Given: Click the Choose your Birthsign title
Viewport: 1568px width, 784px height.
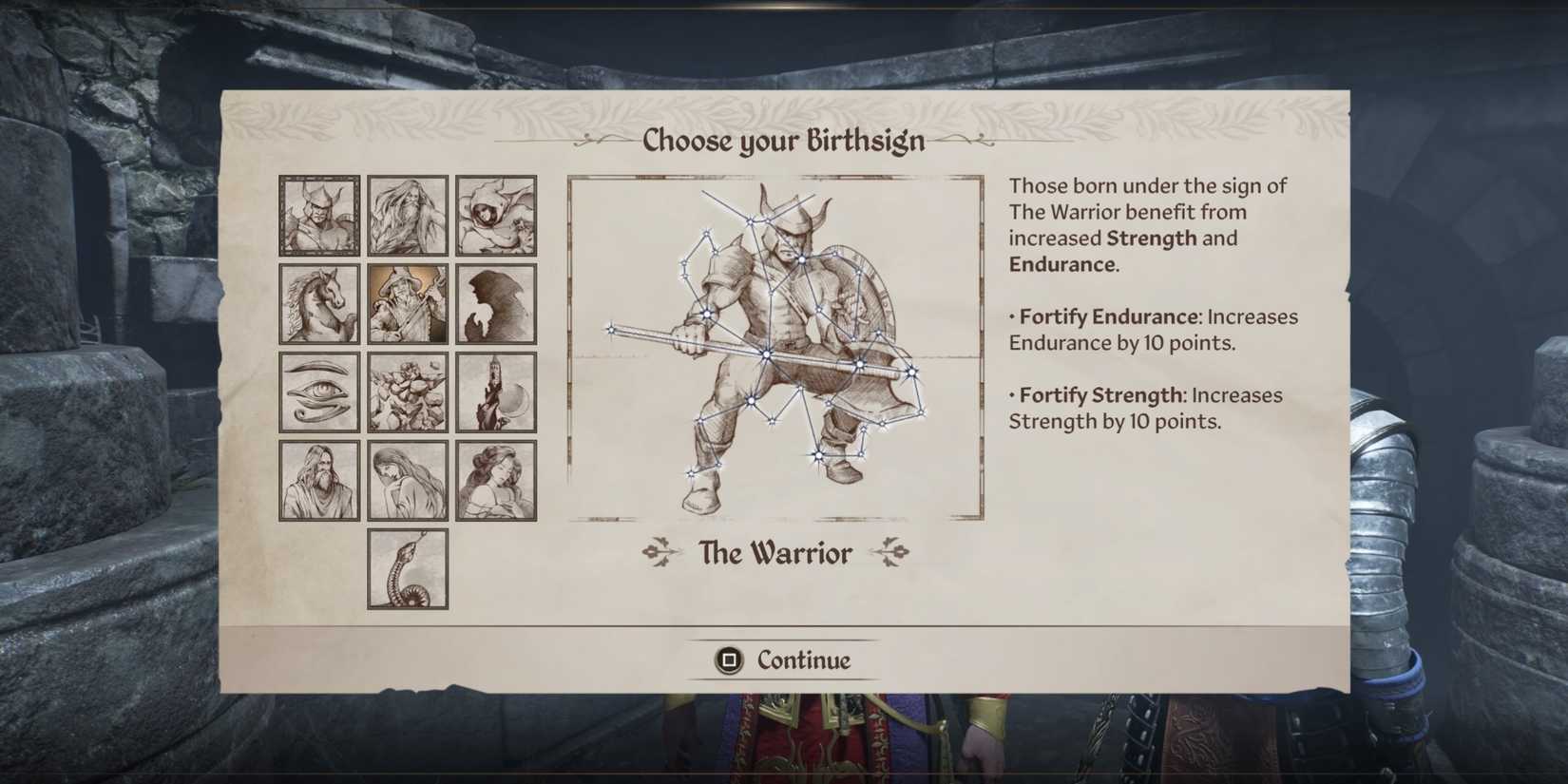Looking at the screenshot, I should point(783,140).
